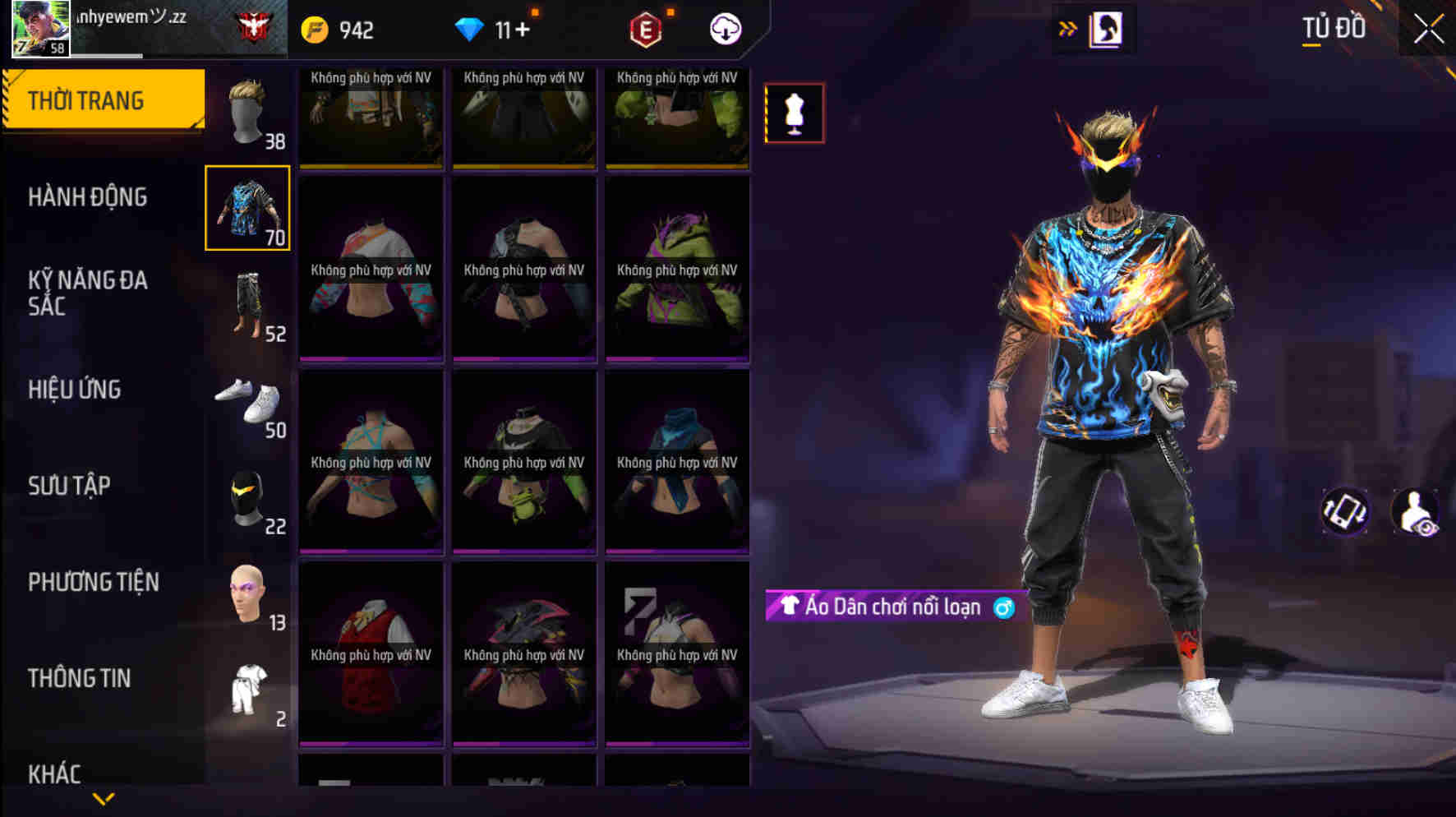This screenshot has height=817, width=1456.
Task: Toggle the selected shirt item numbered 70
Action: point(247,207)
